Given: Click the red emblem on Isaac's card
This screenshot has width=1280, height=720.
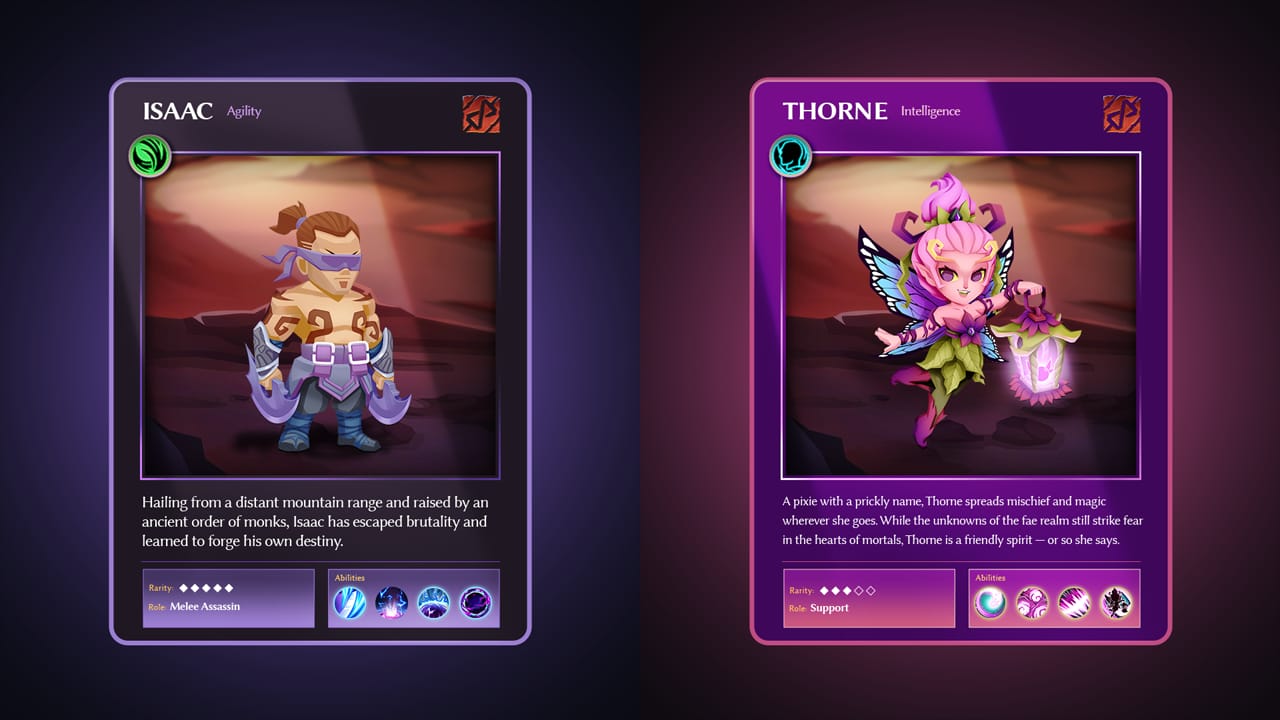Looking at the screenshot, I should [481, 114].
